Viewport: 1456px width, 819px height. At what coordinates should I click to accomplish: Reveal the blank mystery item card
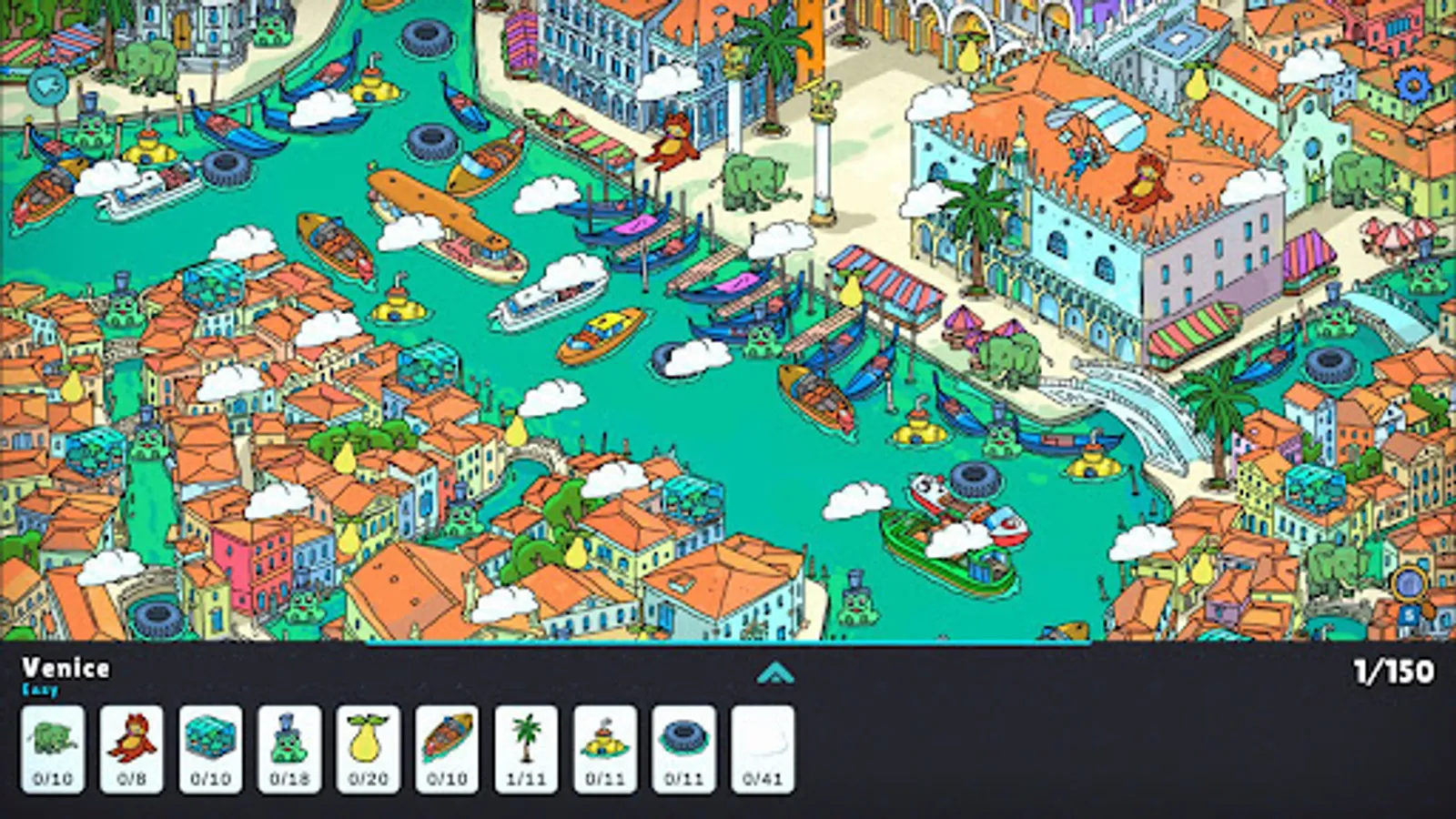pos(763,746)
